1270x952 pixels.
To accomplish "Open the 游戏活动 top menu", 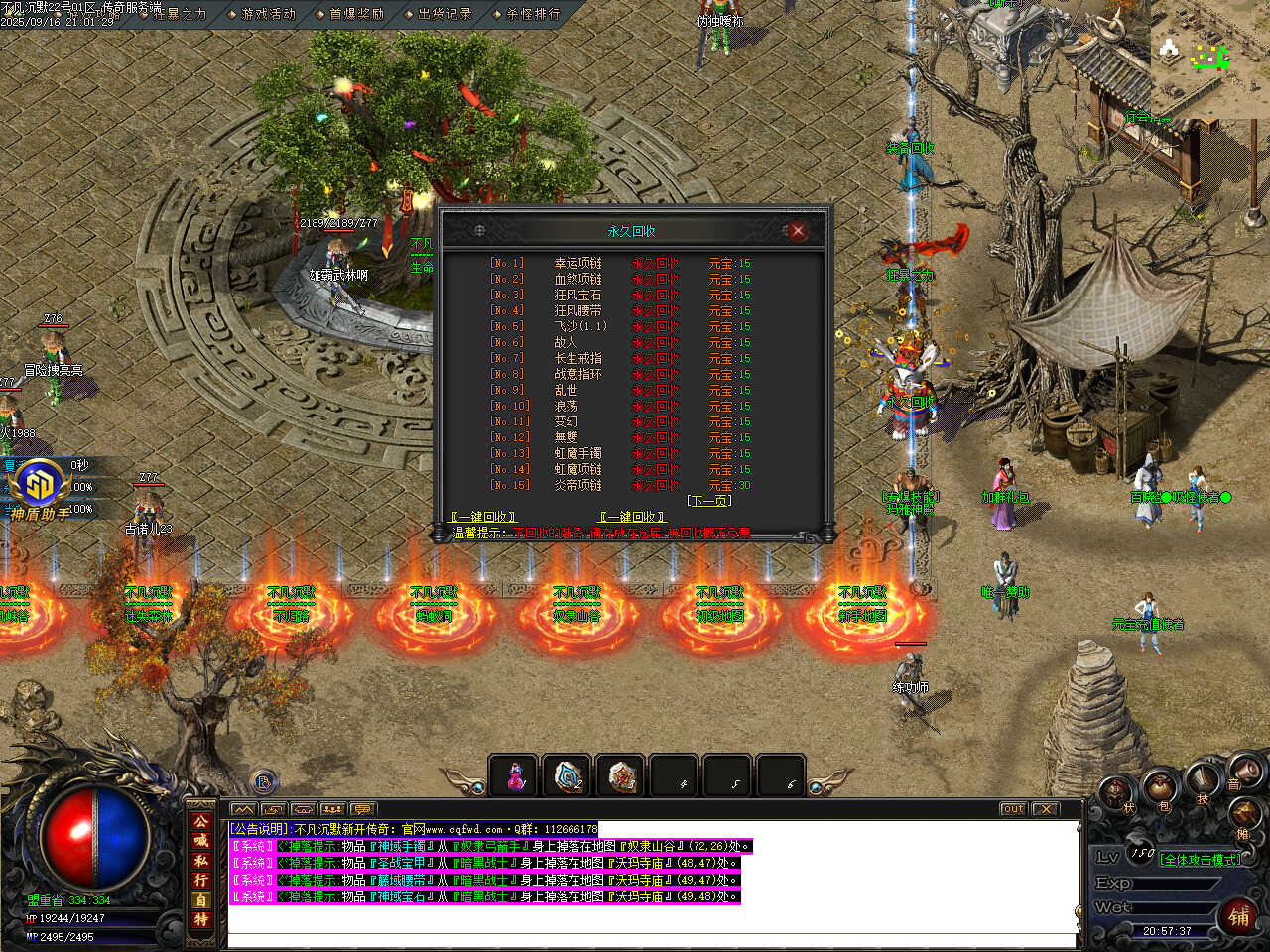I will pos(268,14).
